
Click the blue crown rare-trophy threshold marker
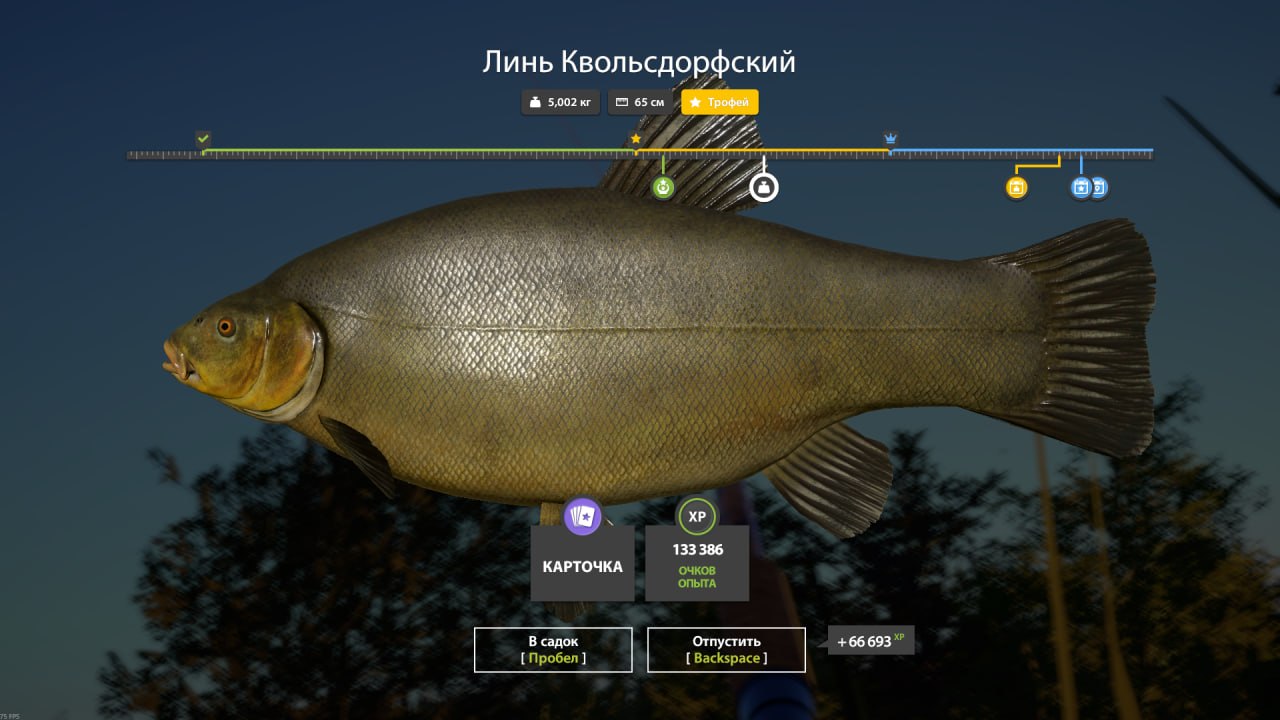click(890, 138)
